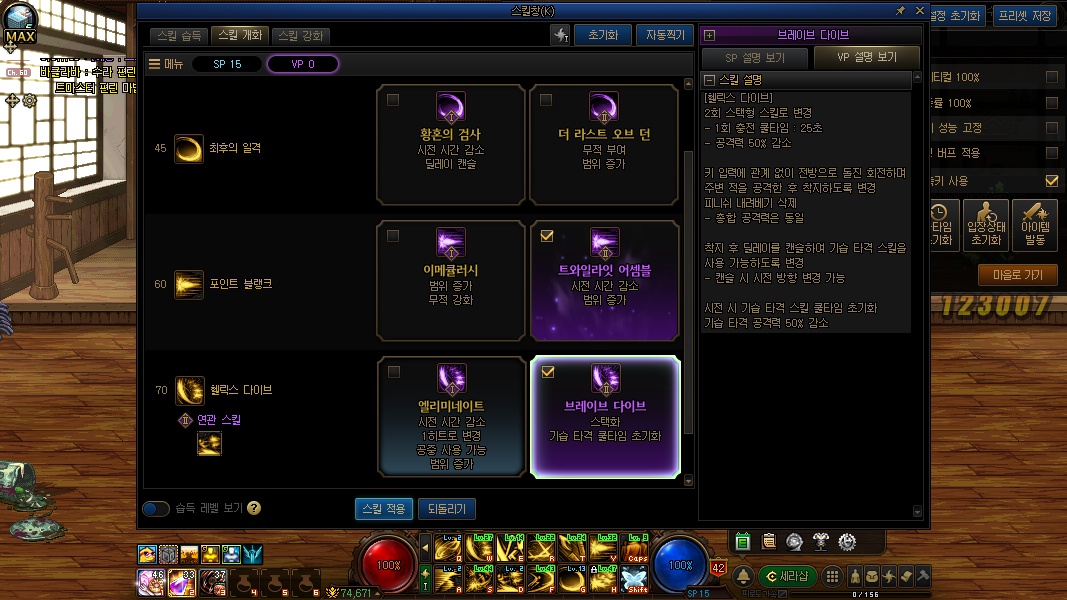Save preset with 프리셋 저장 button
1067x600 pixels.
[x=1025, y=15]
